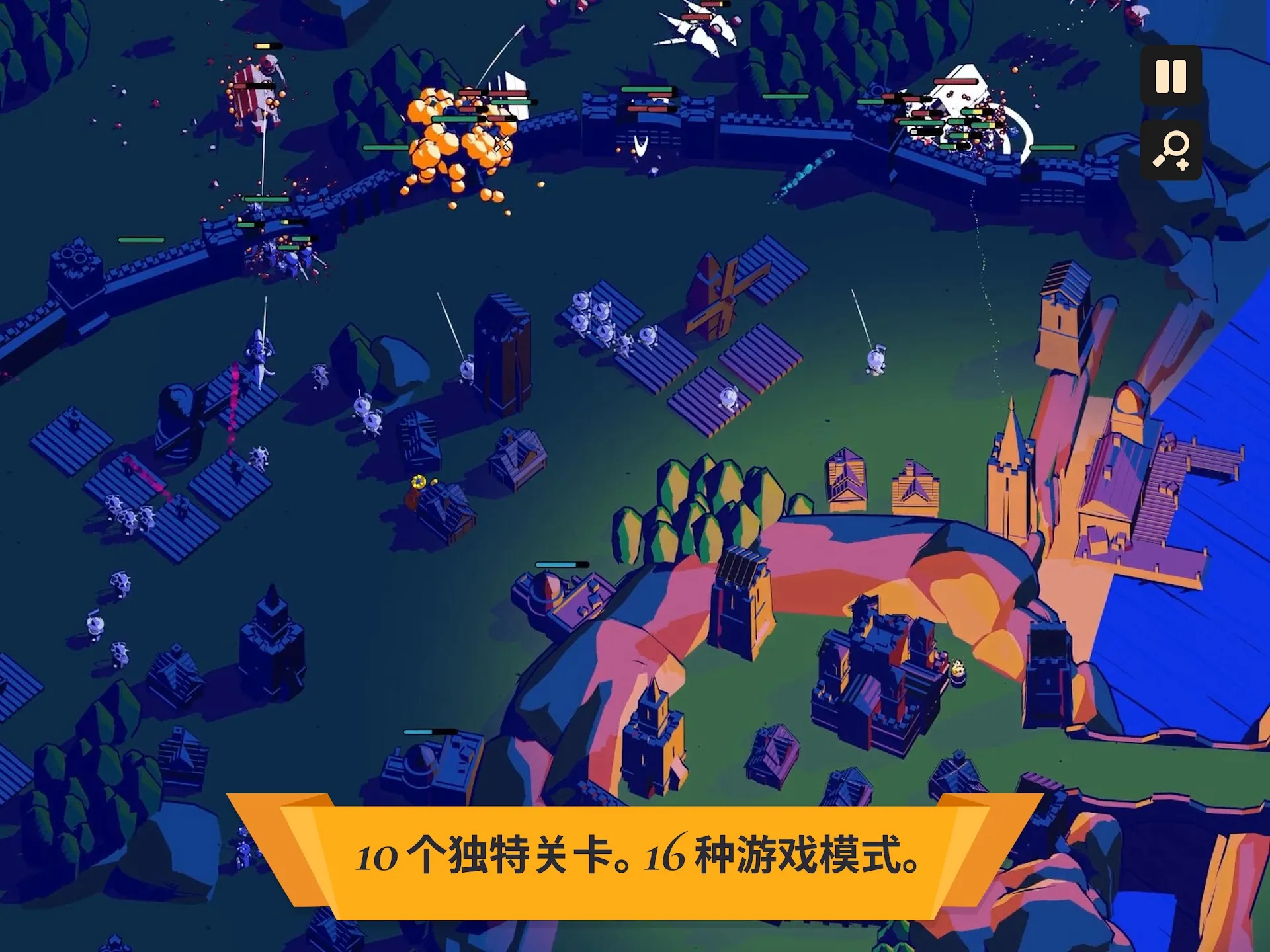Open the zoom-in magnifier tool
1270x952 pixels.
pyautogui.click(x=1171, y=153)
